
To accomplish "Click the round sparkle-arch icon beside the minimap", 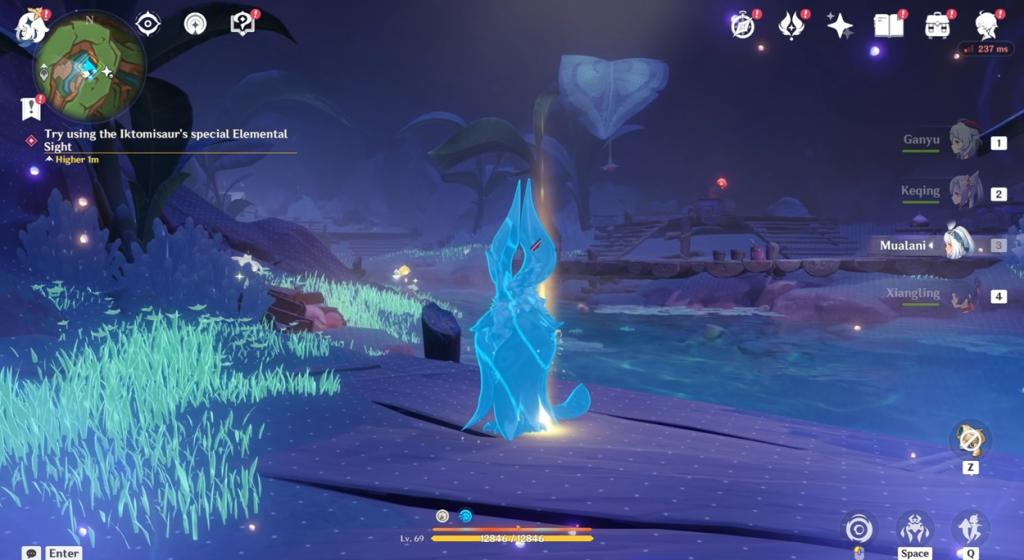I will (195, 23).
